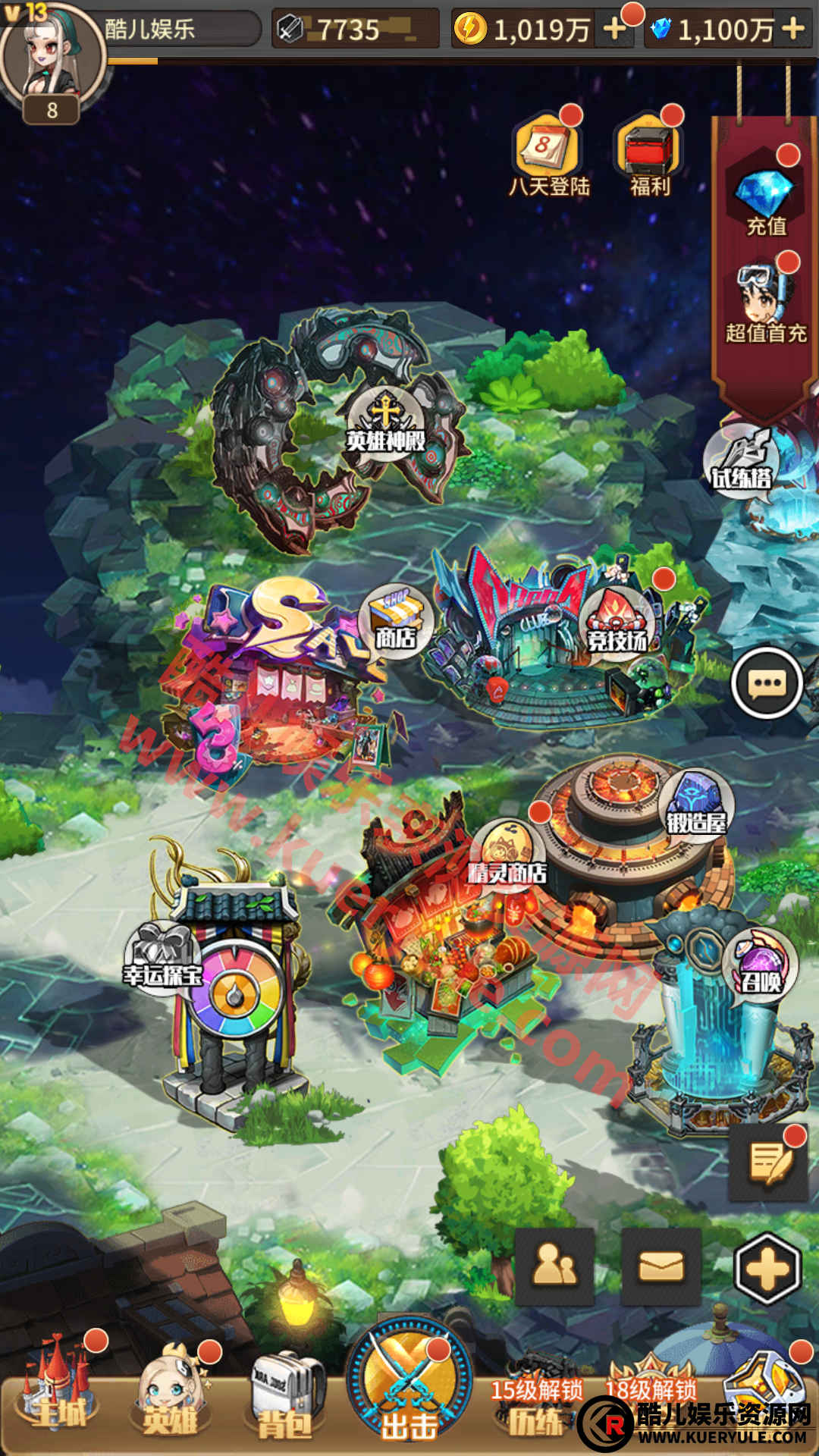Open the mail envelope button

pos(661,1266)
